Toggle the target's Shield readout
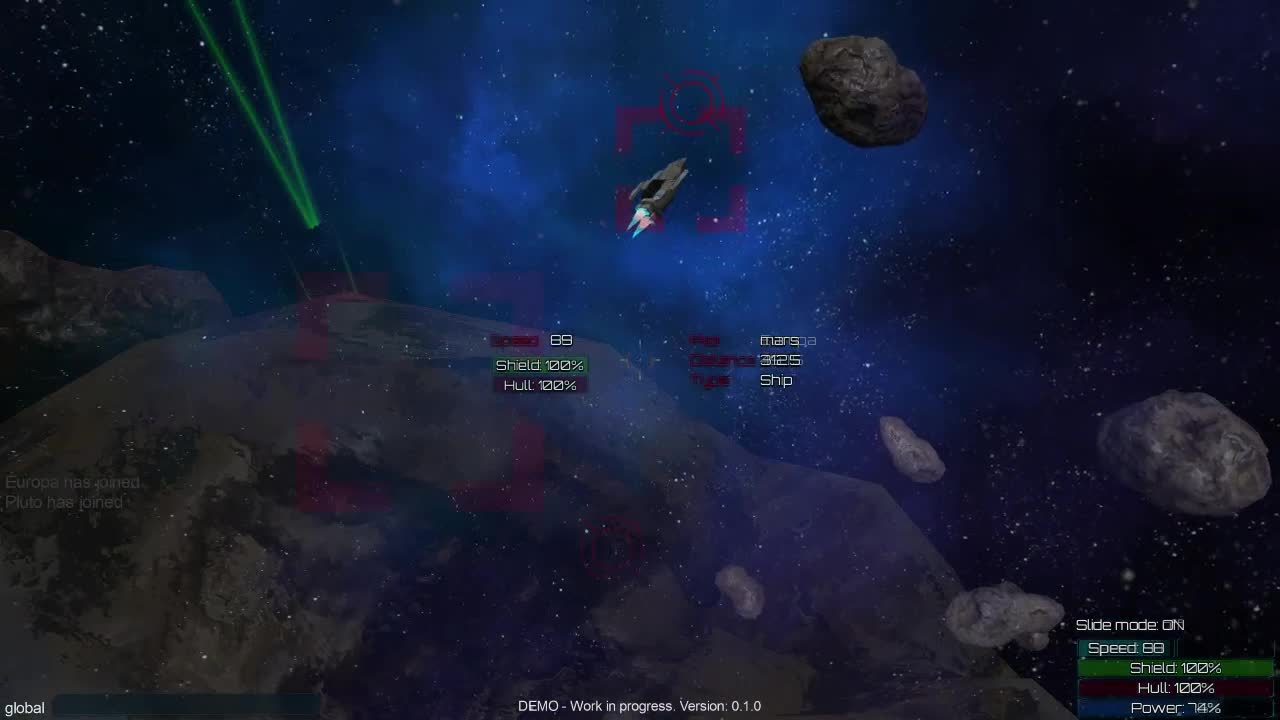Viewport: 1280px width, 720px height. pyautogui.click(x=540, y=365)
